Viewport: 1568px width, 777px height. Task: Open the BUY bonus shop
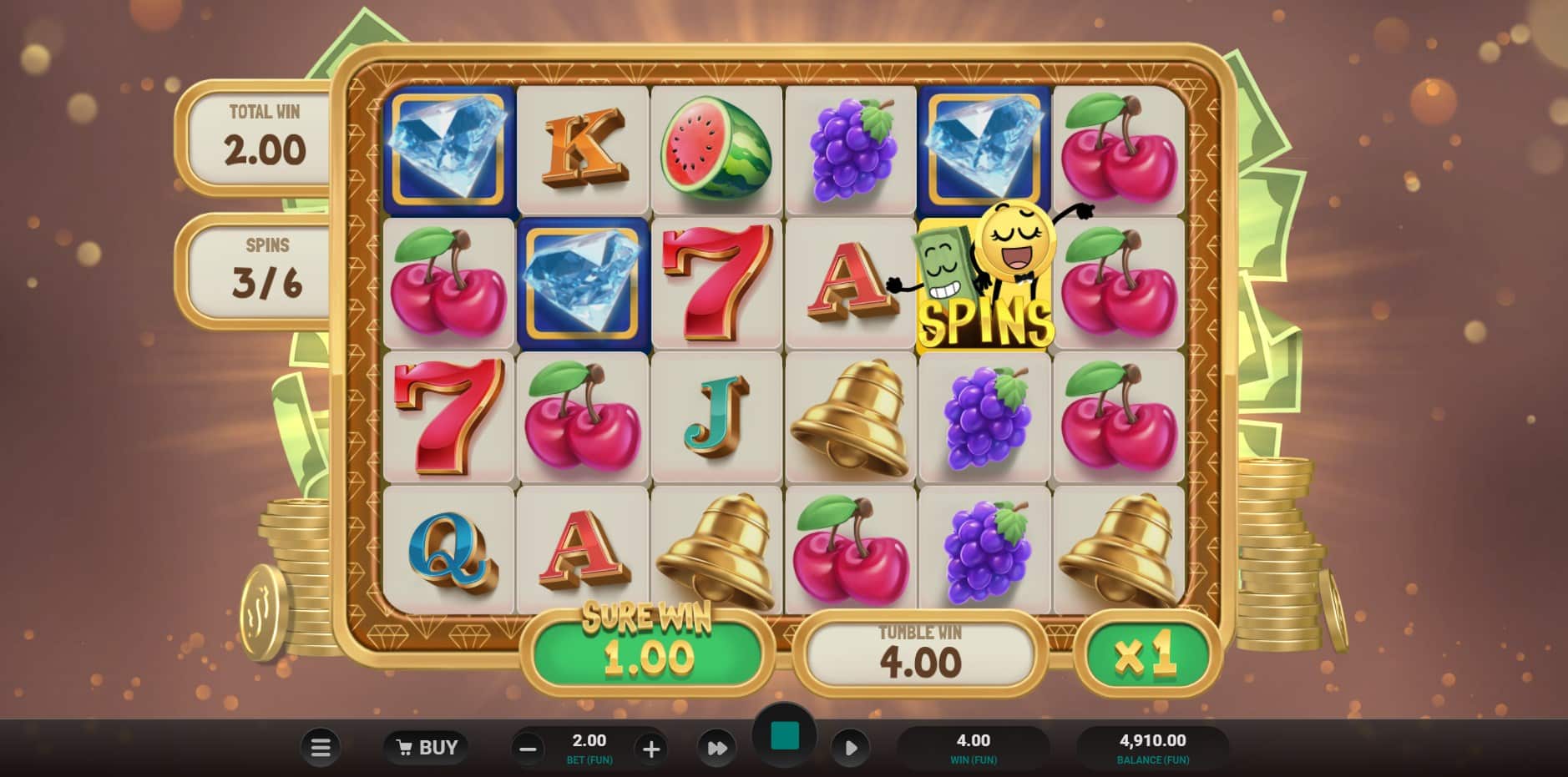(426, 748)
